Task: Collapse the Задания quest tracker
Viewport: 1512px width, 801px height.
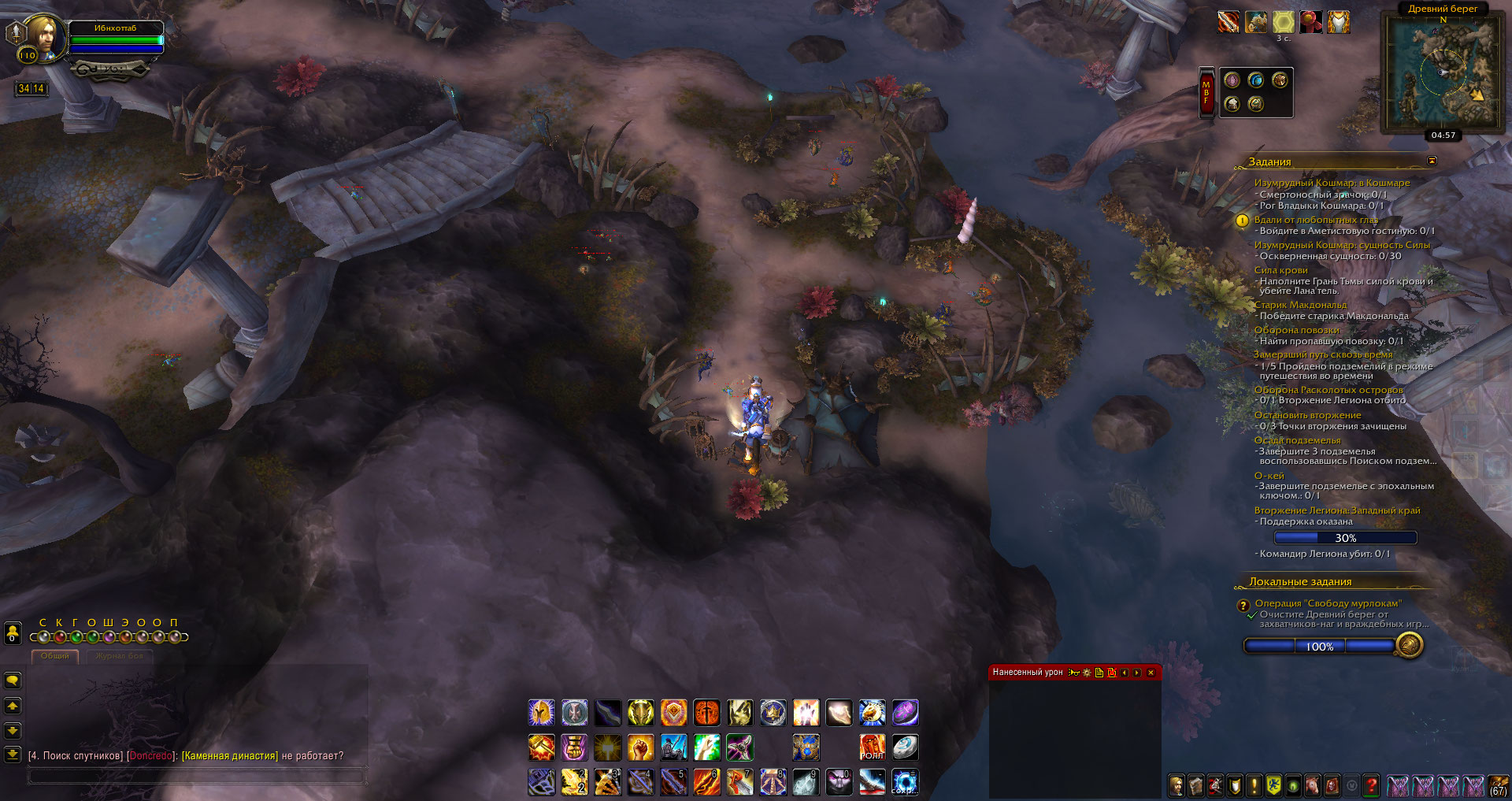Action: [x=1432, y=161]
